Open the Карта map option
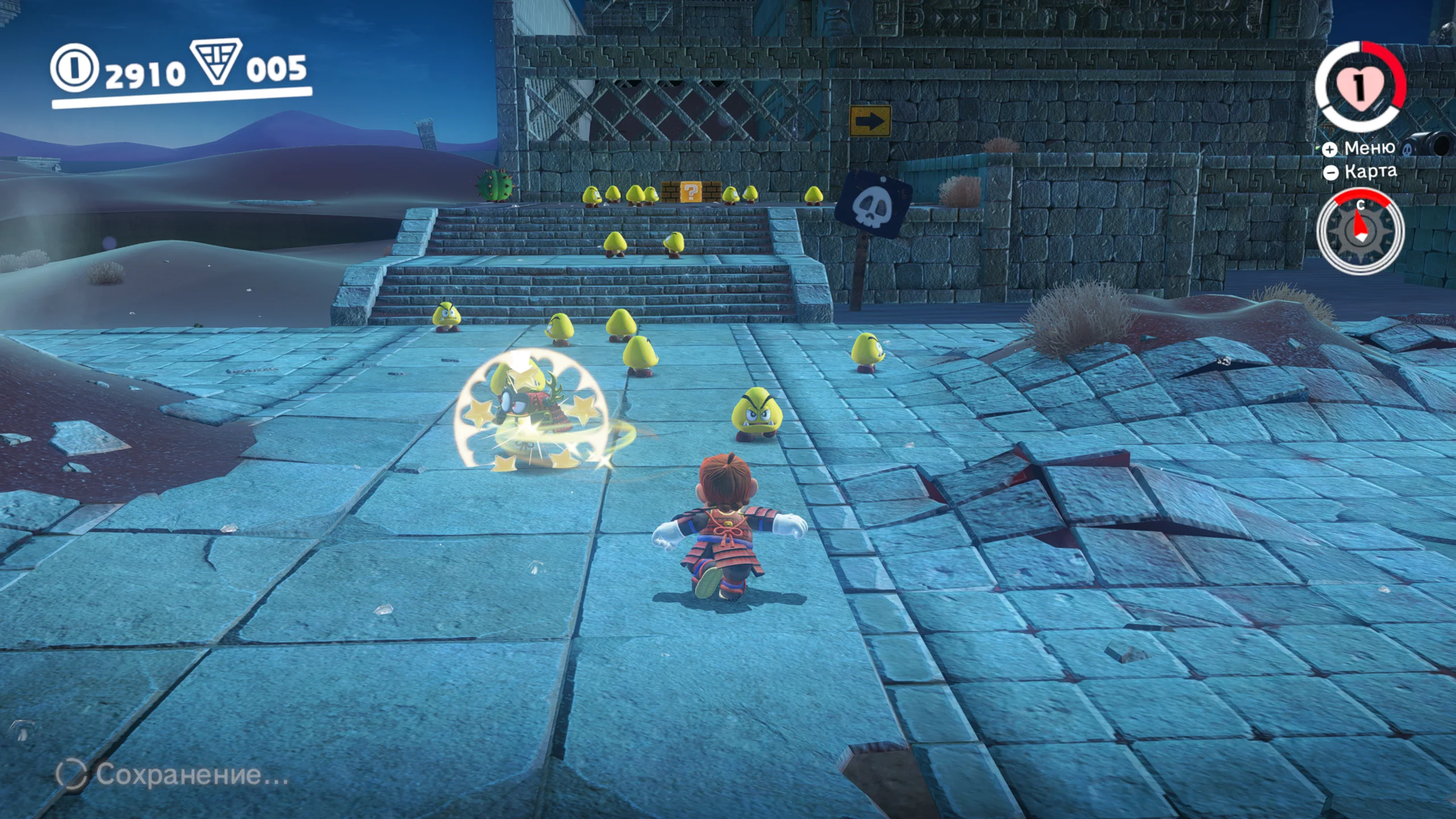 click(x=1362, y=172)
